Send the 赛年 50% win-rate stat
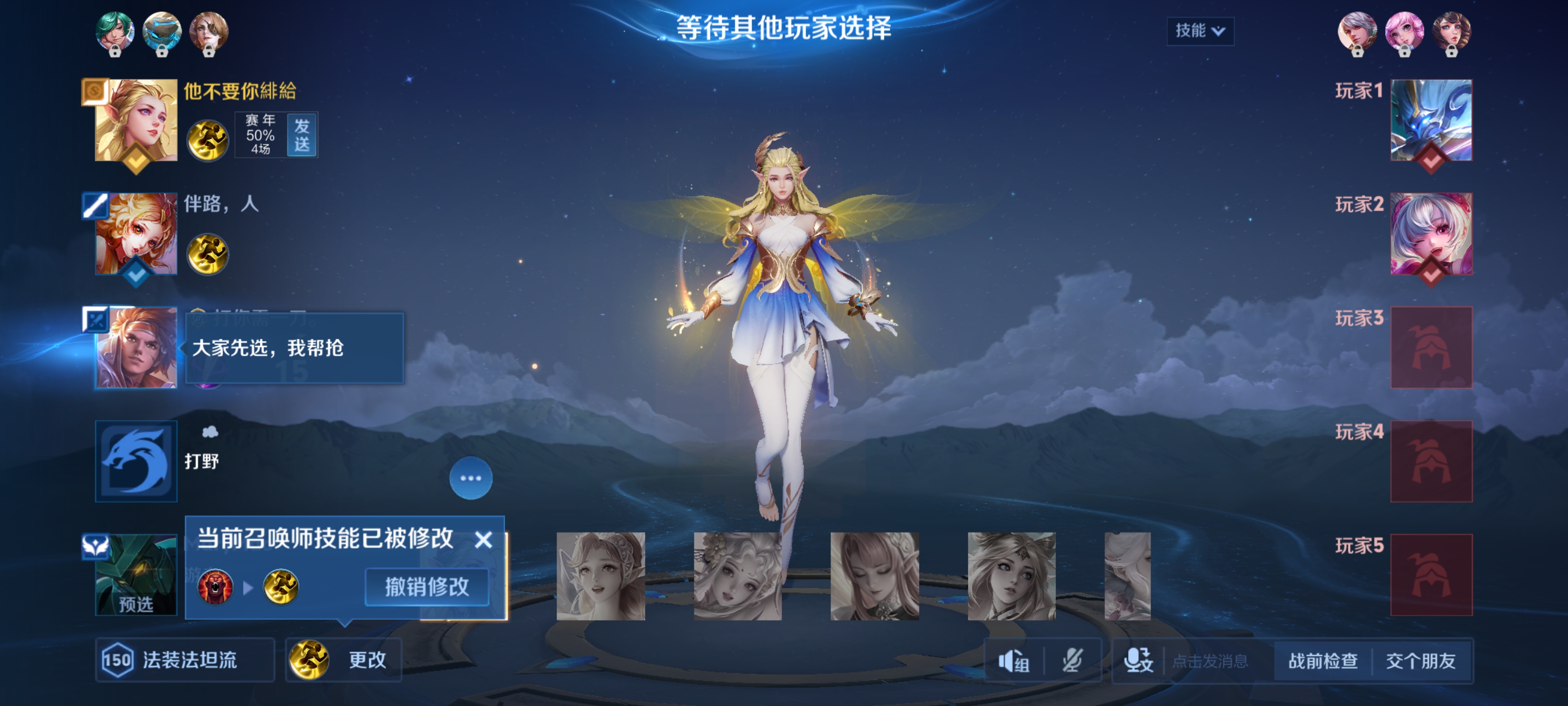The width and height of the screenshot is (1568, 706). pyautogui.click(x=302, y=135)
